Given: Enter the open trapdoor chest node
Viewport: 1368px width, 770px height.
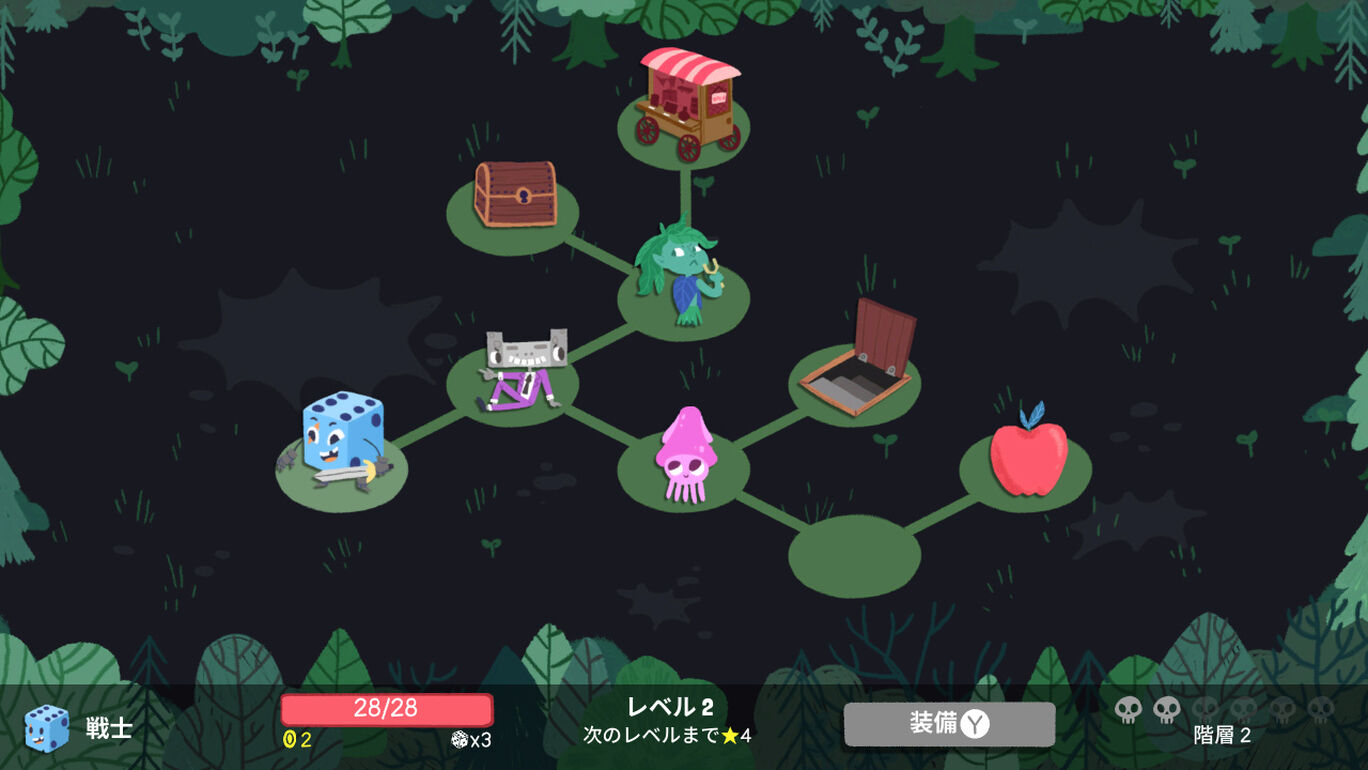Looking at the screenshot, I should [862, 350].
